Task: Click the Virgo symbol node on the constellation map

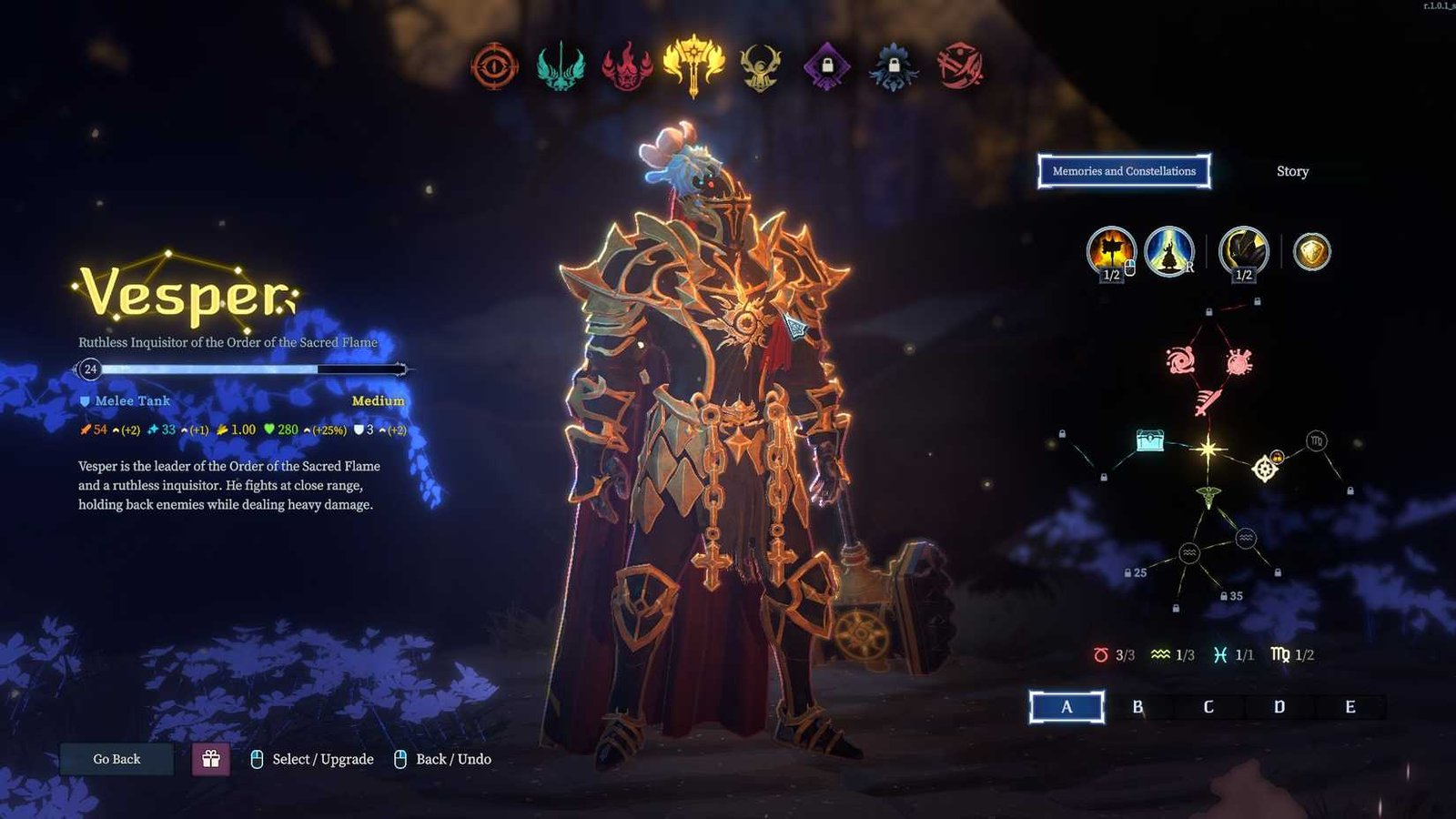Action: pos(1316,441)
